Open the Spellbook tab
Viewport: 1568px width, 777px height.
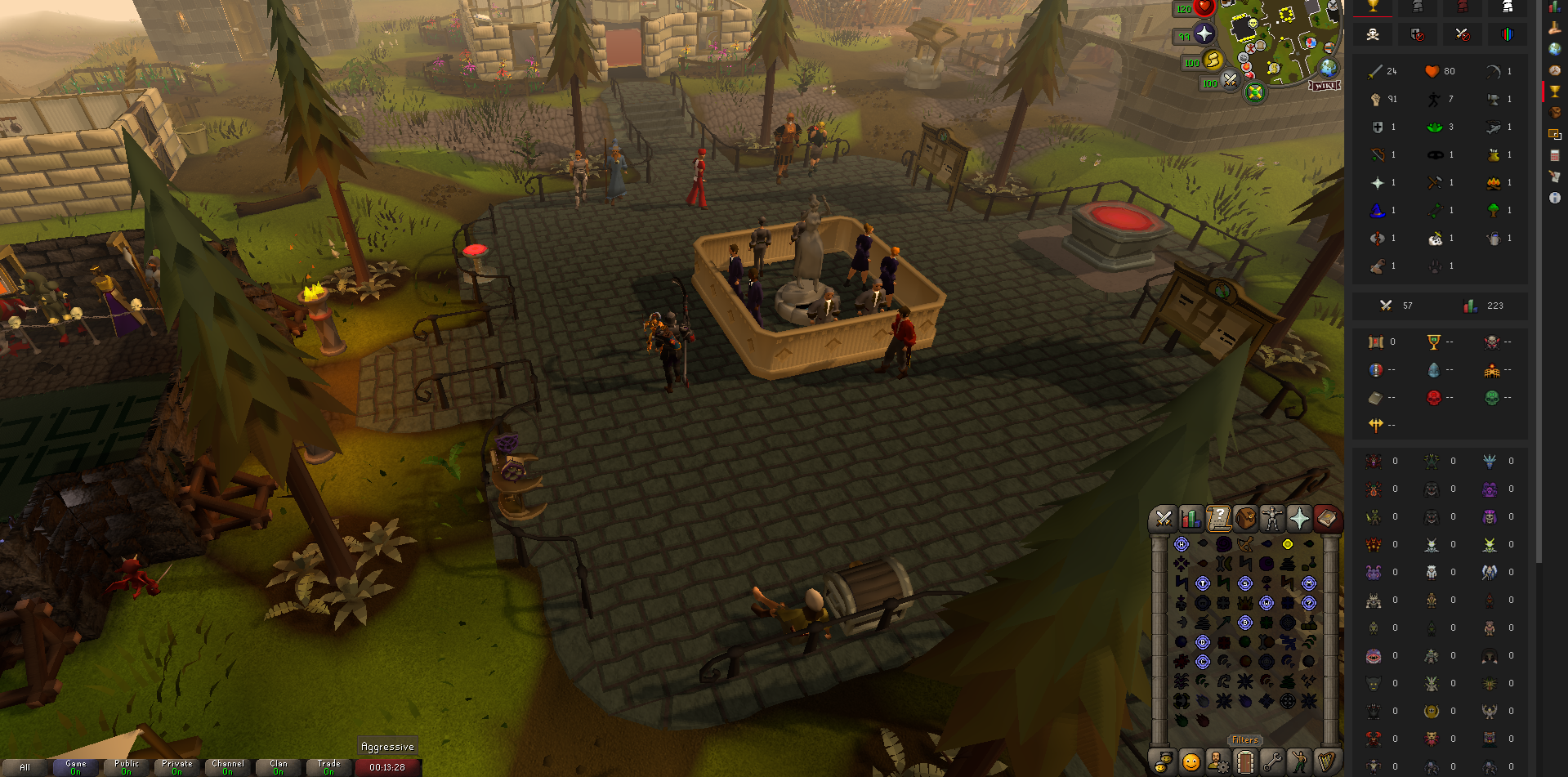point(1327,518)
